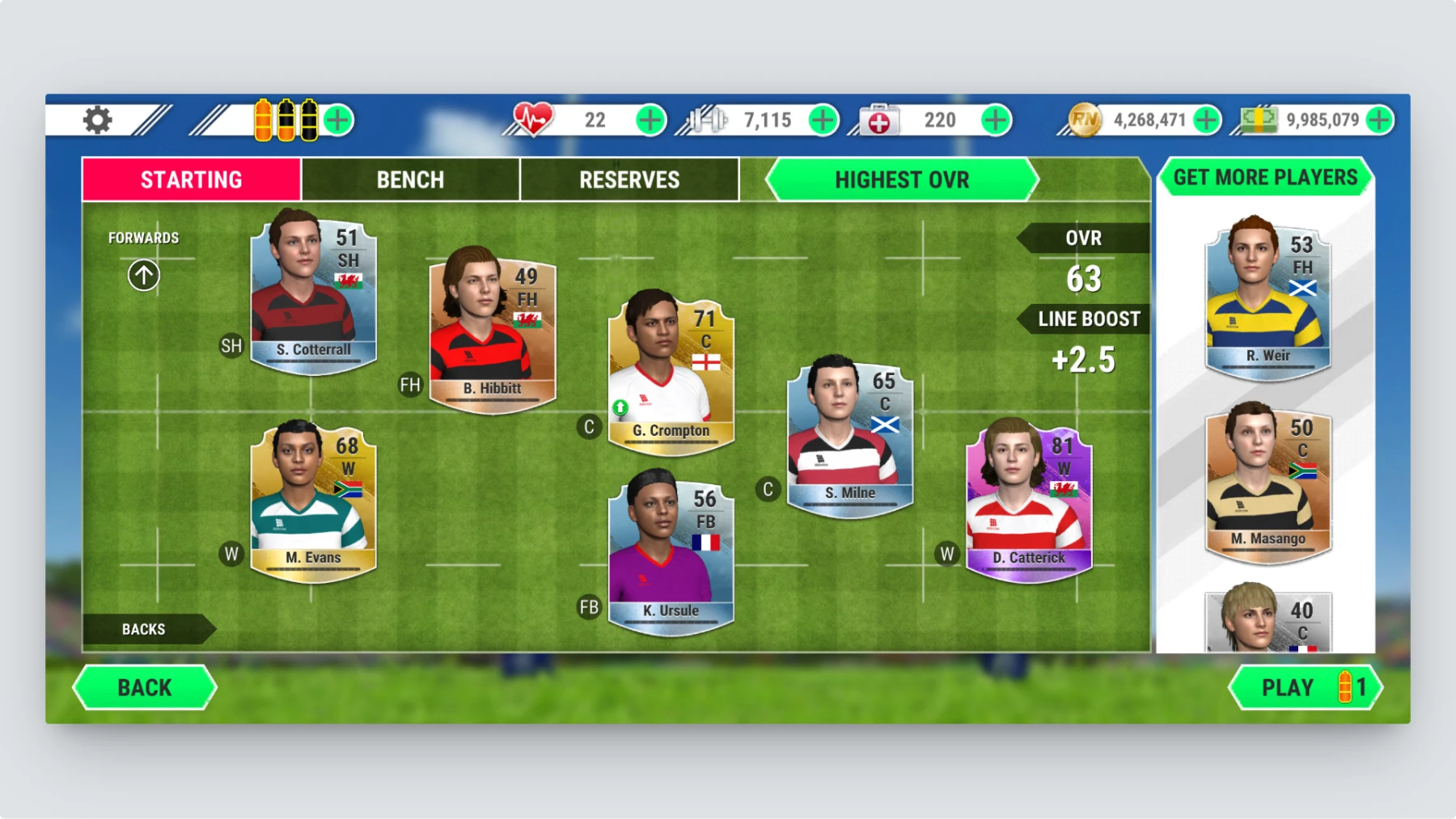Switch to the Reserves tab
Viewport: 1456px width, 819px height.
click(x=629, y=179)
